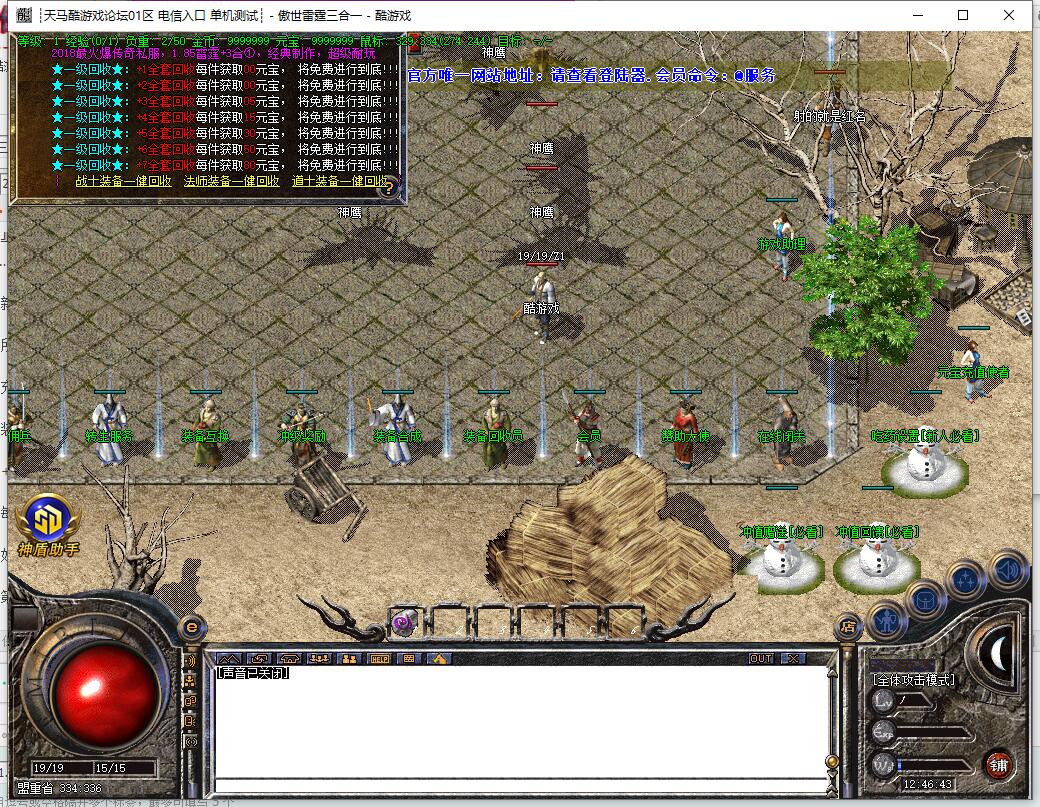Image resolution: width=1040 pixels, height=807 pixels.
Task: Close the game window
Action: point(1010,15)
